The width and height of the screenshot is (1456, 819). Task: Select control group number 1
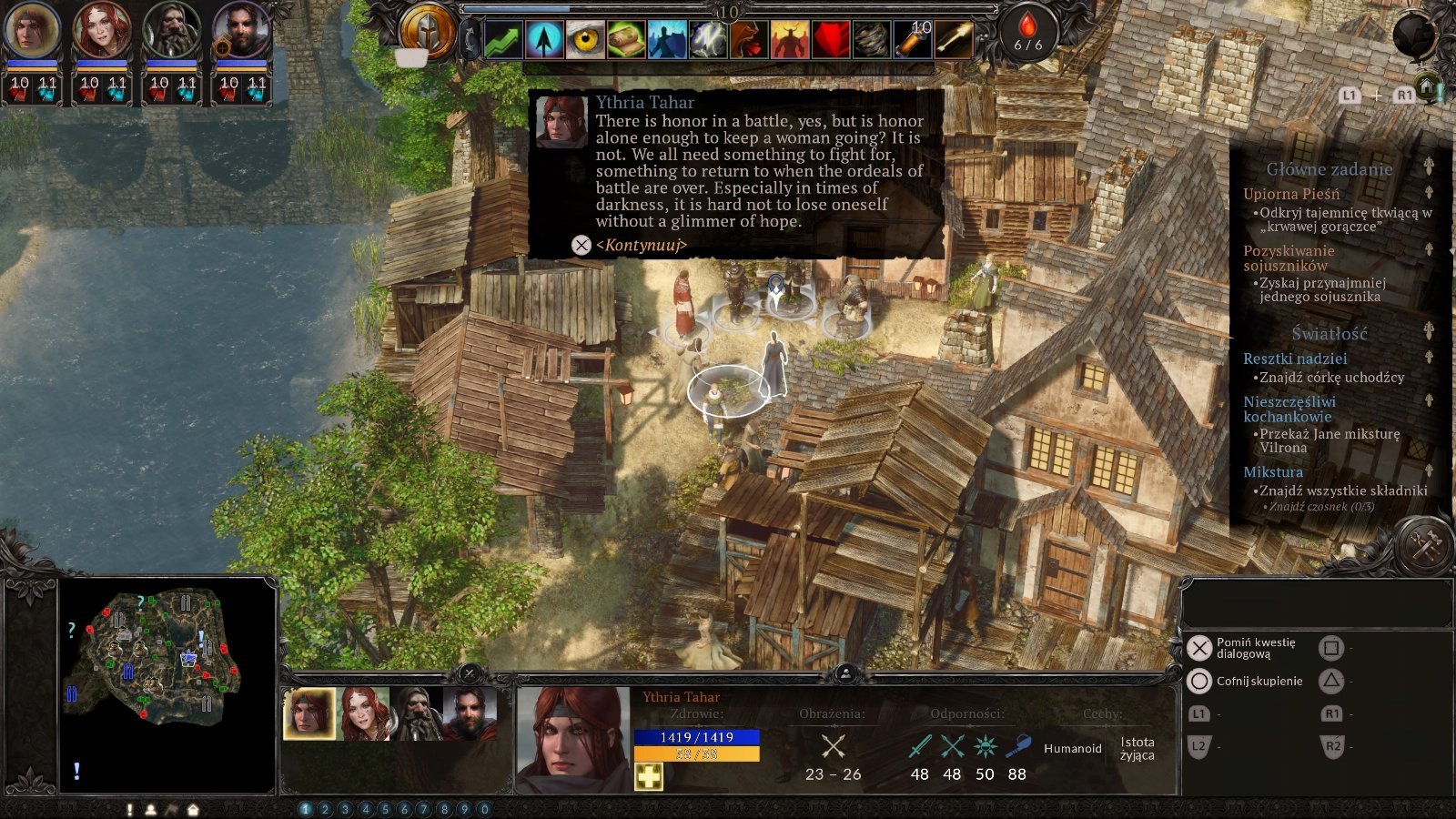pyautogui.click(x=305, y=809)
